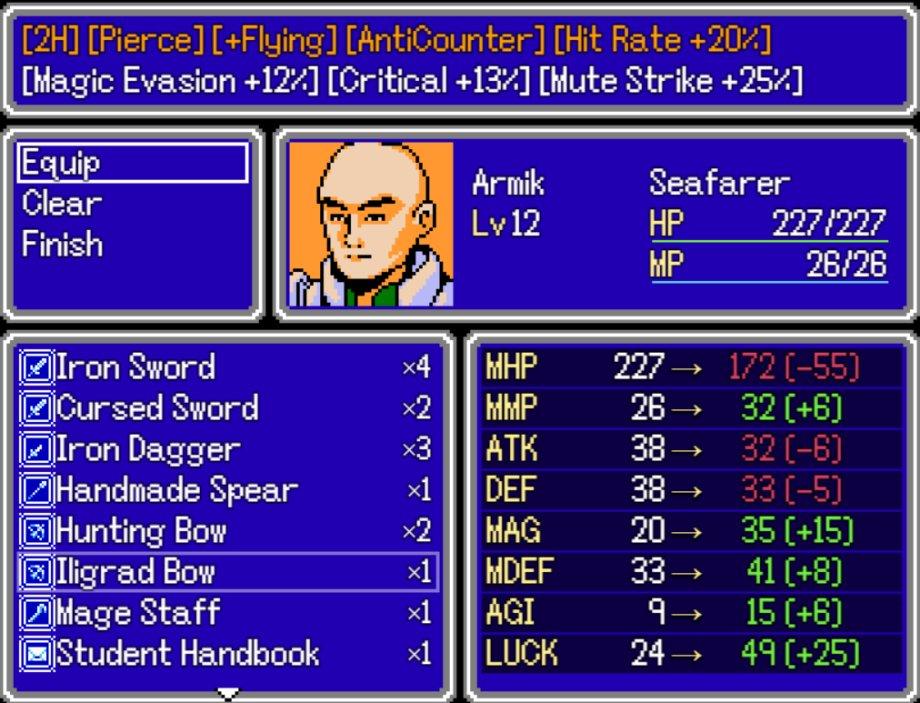Choose the Iron Dagger item
The width and height of the screenshot is (920, 703).
226,449
